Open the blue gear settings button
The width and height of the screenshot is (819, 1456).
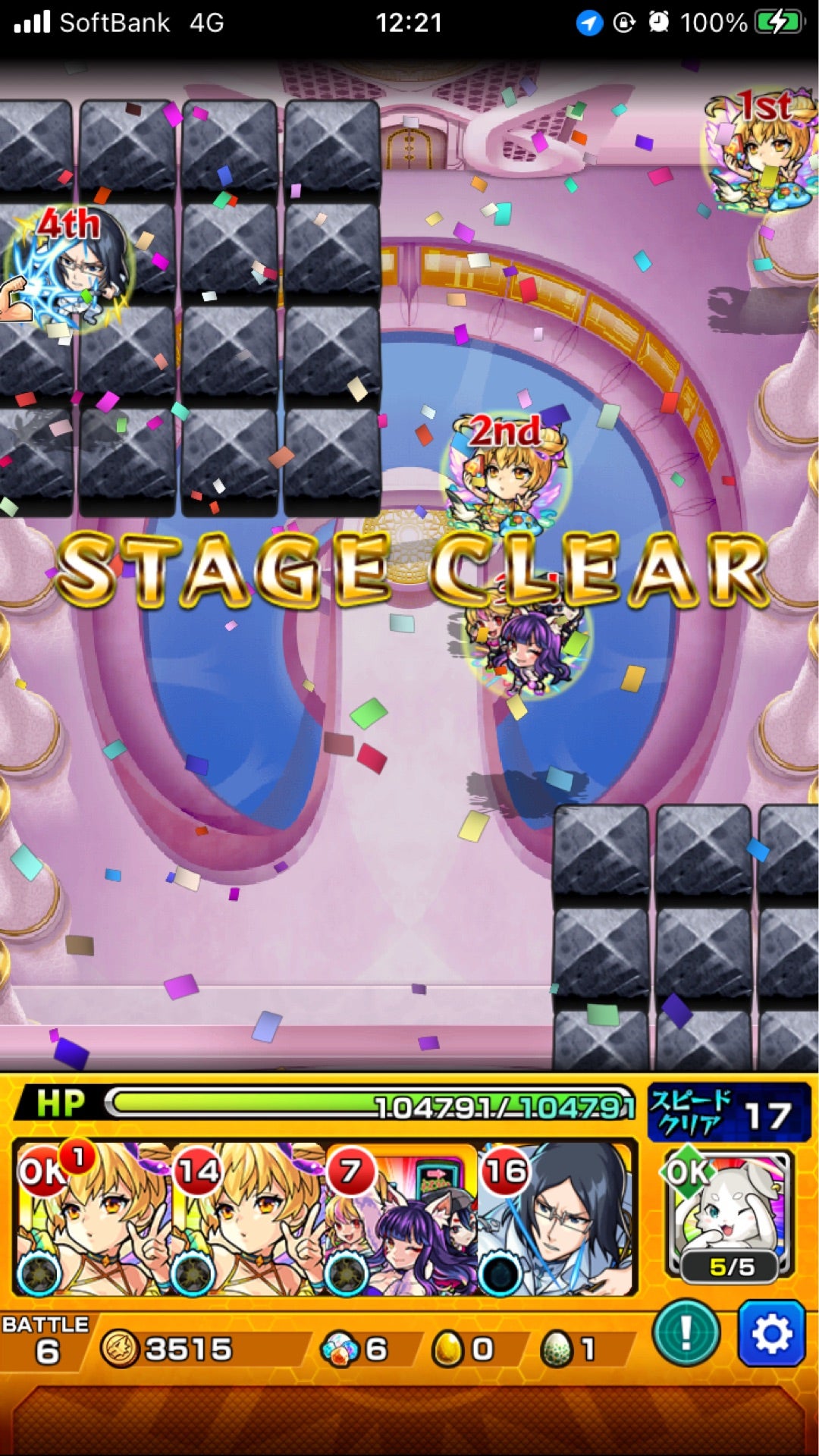(x=771, y=1332)
